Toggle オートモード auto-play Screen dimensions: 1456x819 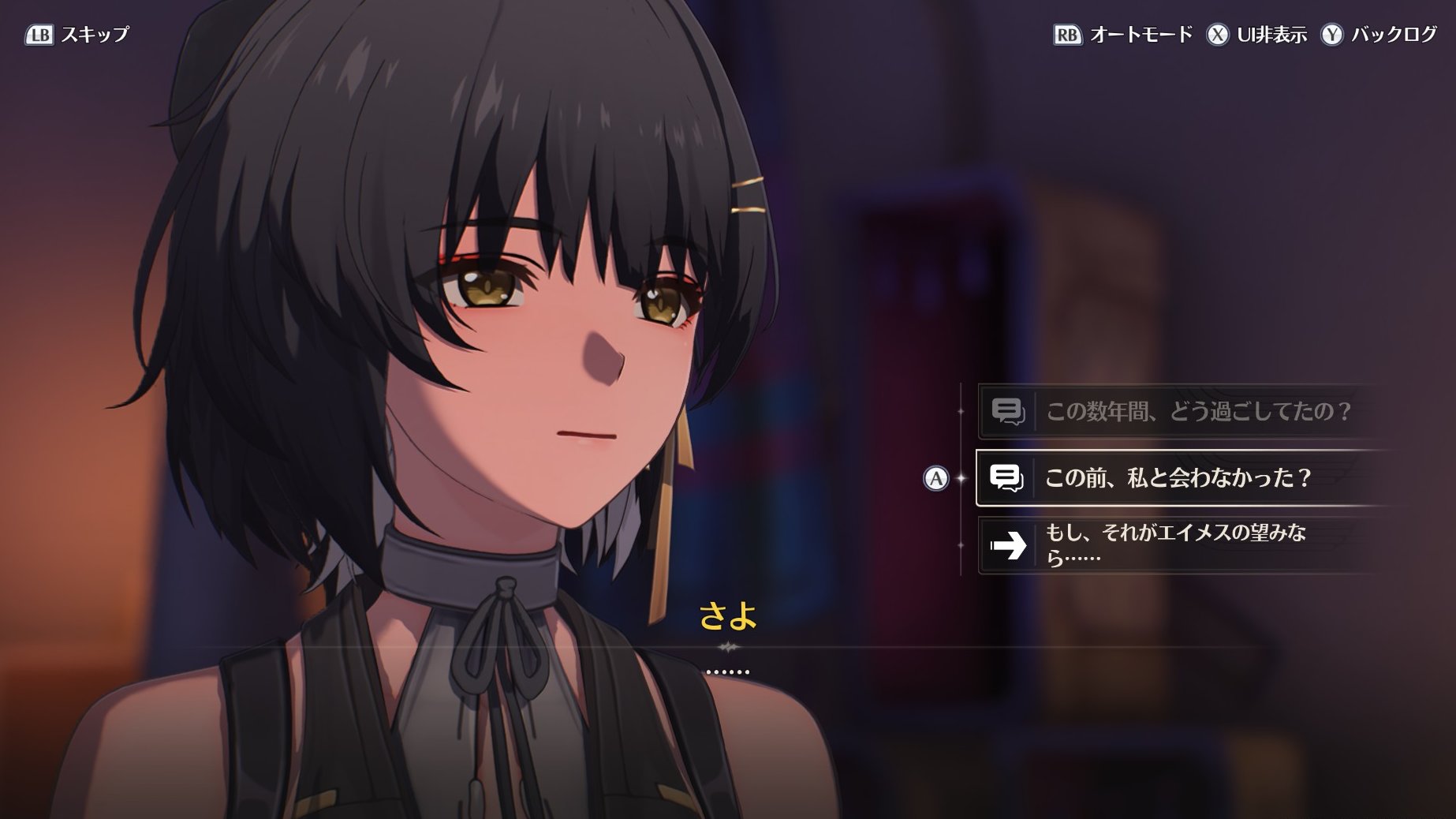1123,35
